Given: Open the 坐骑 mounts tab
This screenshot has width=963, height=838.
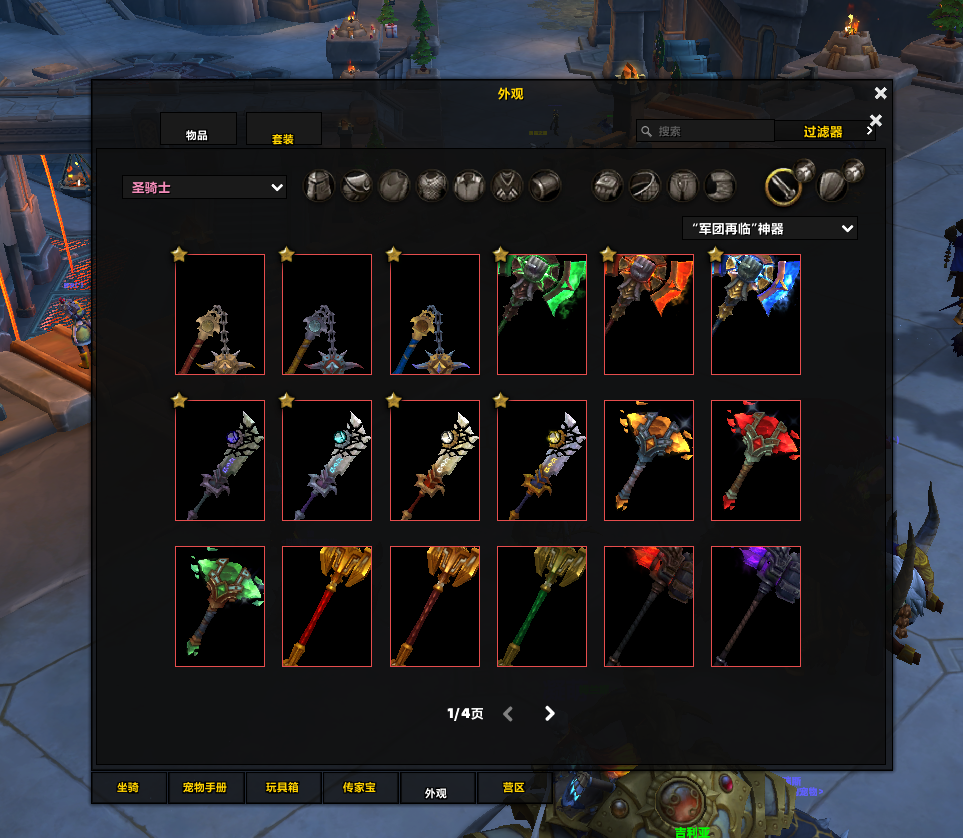Looking at the screenshot, I should point(128,788).
